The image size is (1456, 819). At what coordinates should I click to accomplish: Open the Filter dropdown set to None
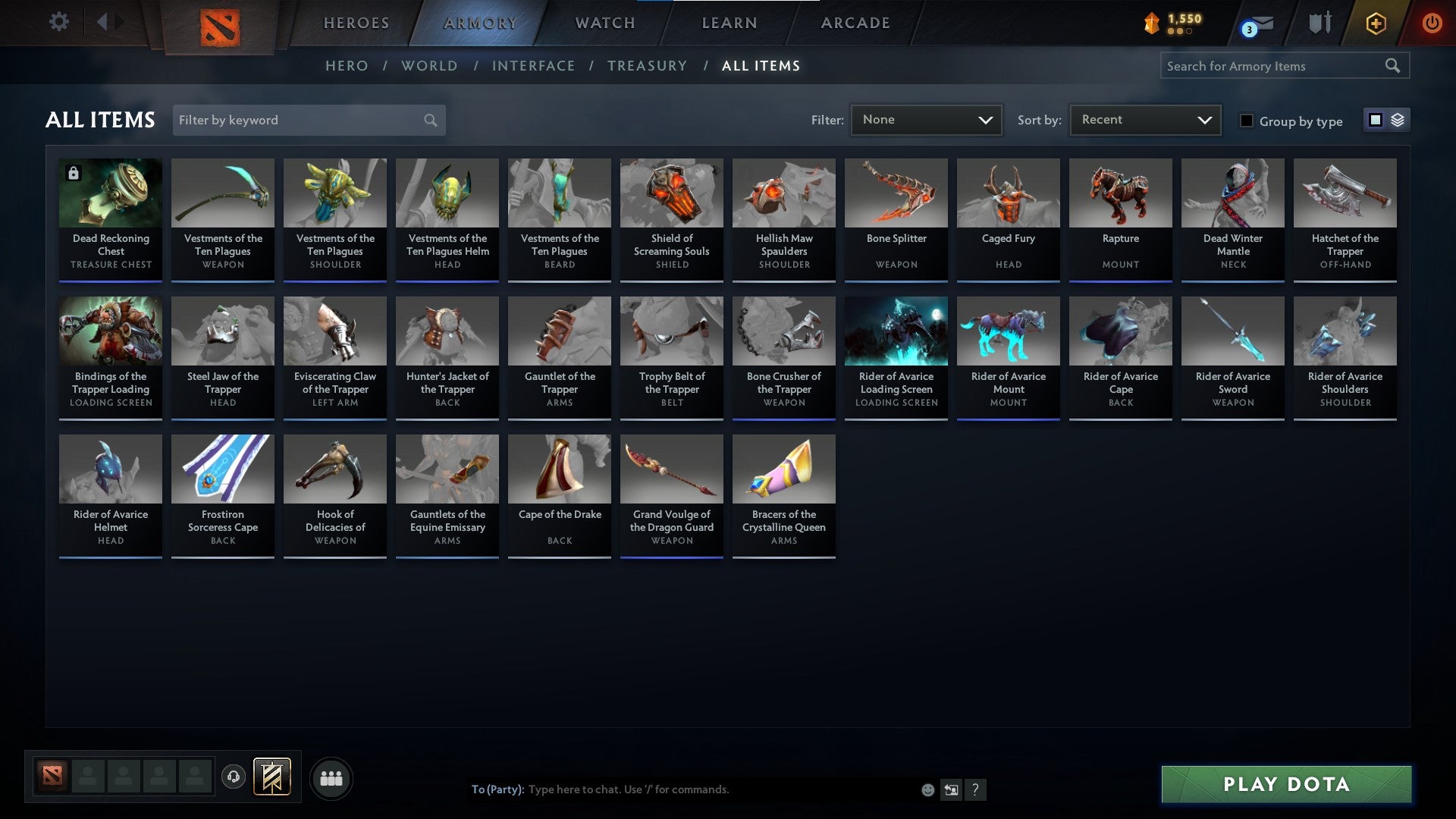click(x=926, y=119)
